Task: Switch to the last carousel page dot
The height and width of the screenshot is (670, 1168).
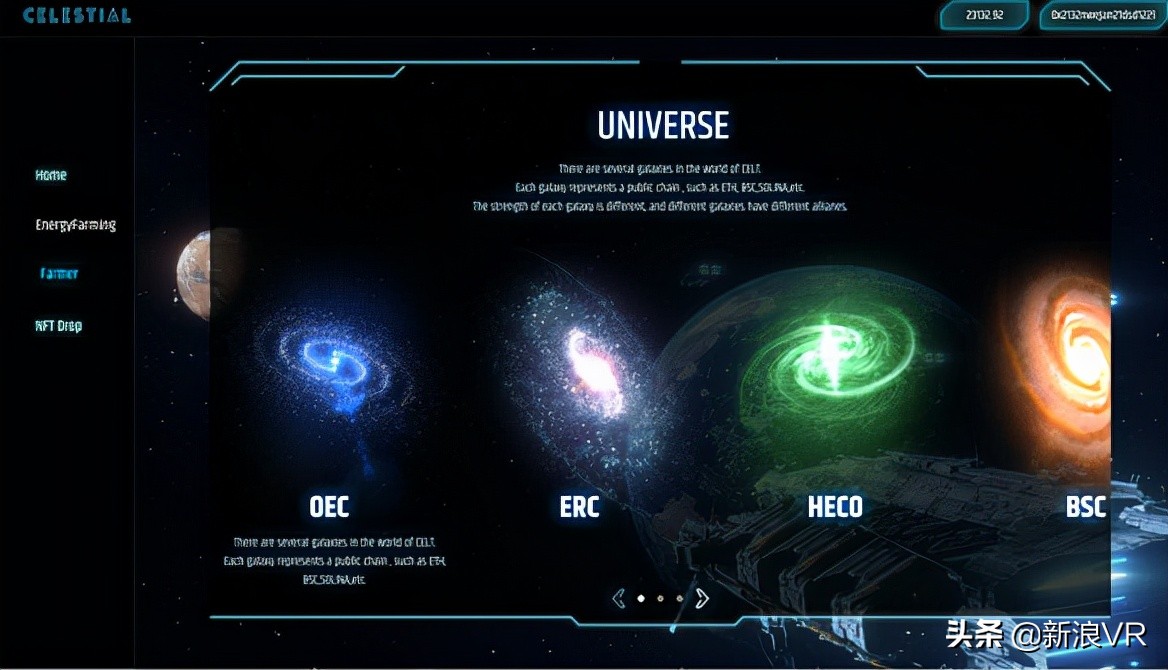Action: pyautogui.click(x=680, y=599)
